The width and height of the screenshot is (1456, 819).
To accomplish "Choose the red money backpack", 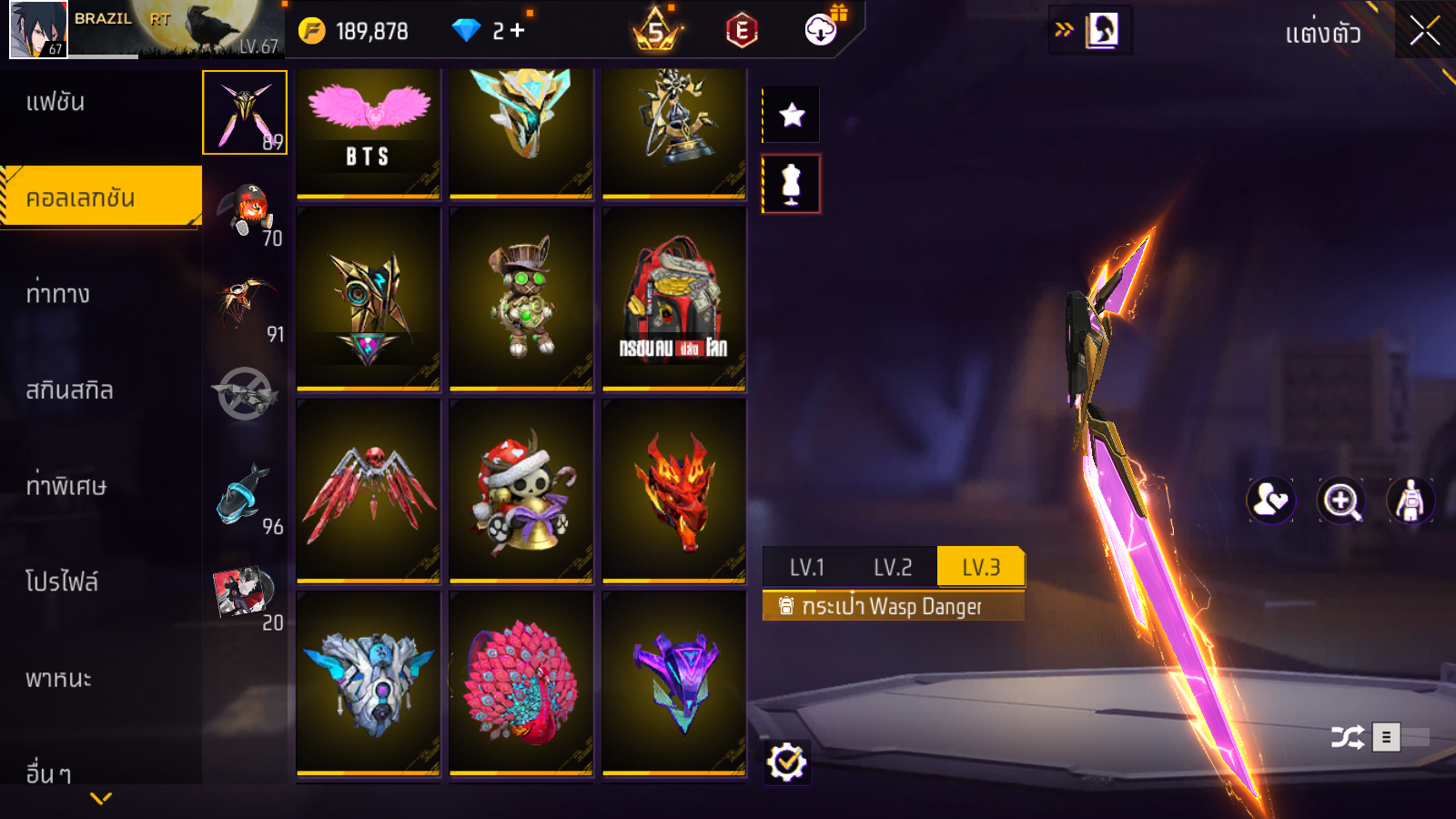I will (674, 299).
